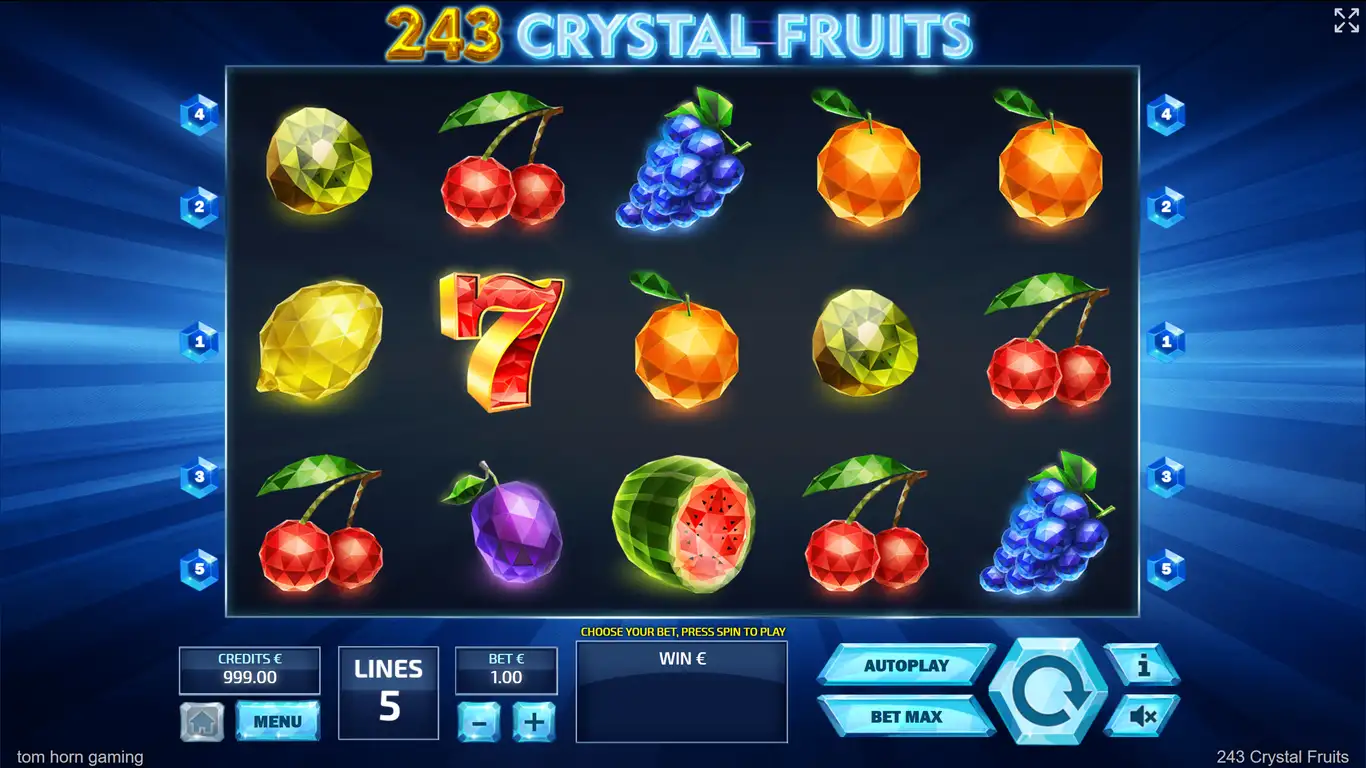Toggle the muted sound speaker
Image resolution: width=1366 pixels, height=768 pixels.
[x=1142, y=716]
